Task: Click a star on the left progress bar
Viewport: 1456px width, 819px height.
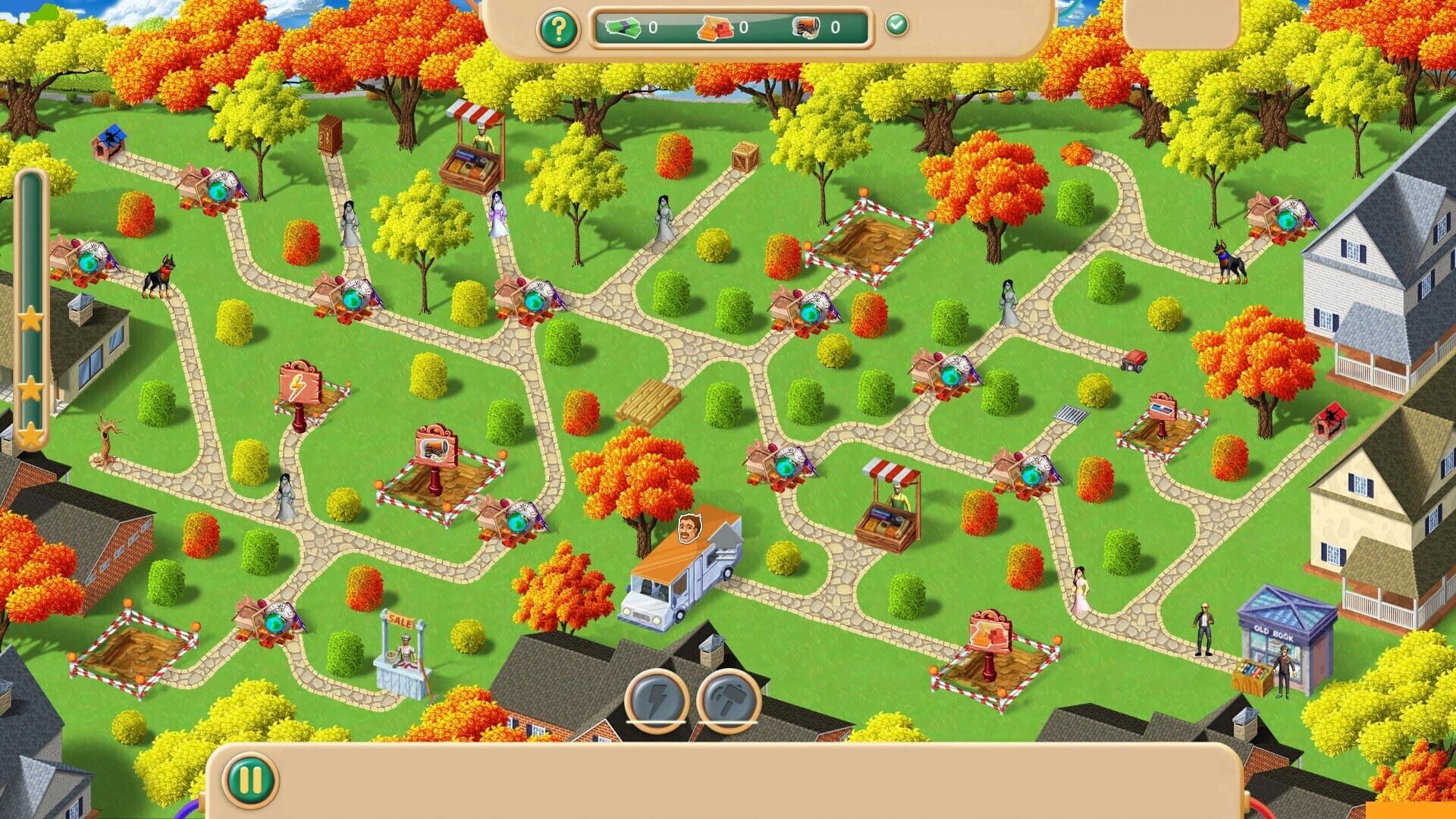Action: click(32, 321)
